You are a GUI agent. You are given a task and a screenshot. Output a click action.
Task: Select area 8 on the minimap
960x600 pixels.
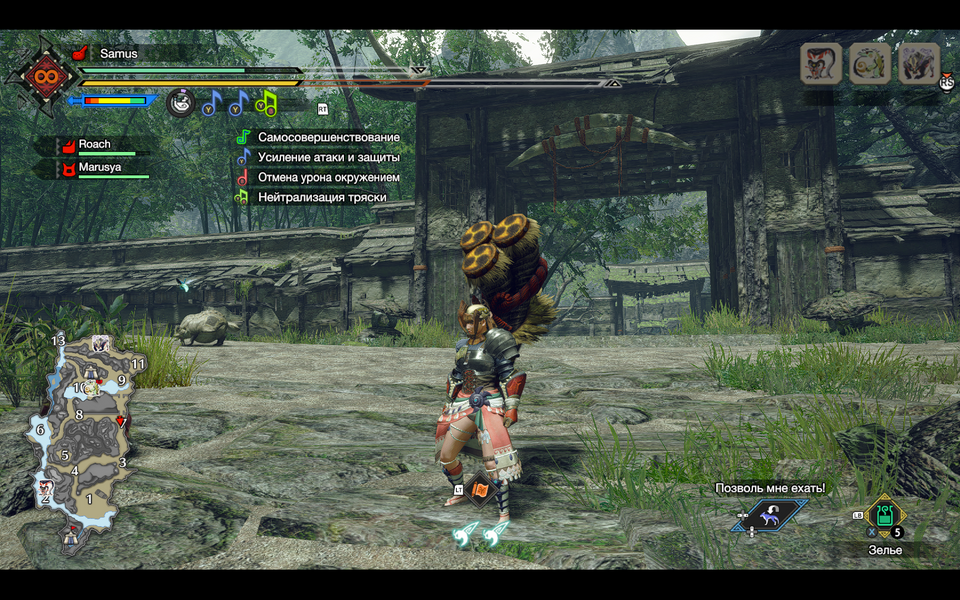click(79, 415)
